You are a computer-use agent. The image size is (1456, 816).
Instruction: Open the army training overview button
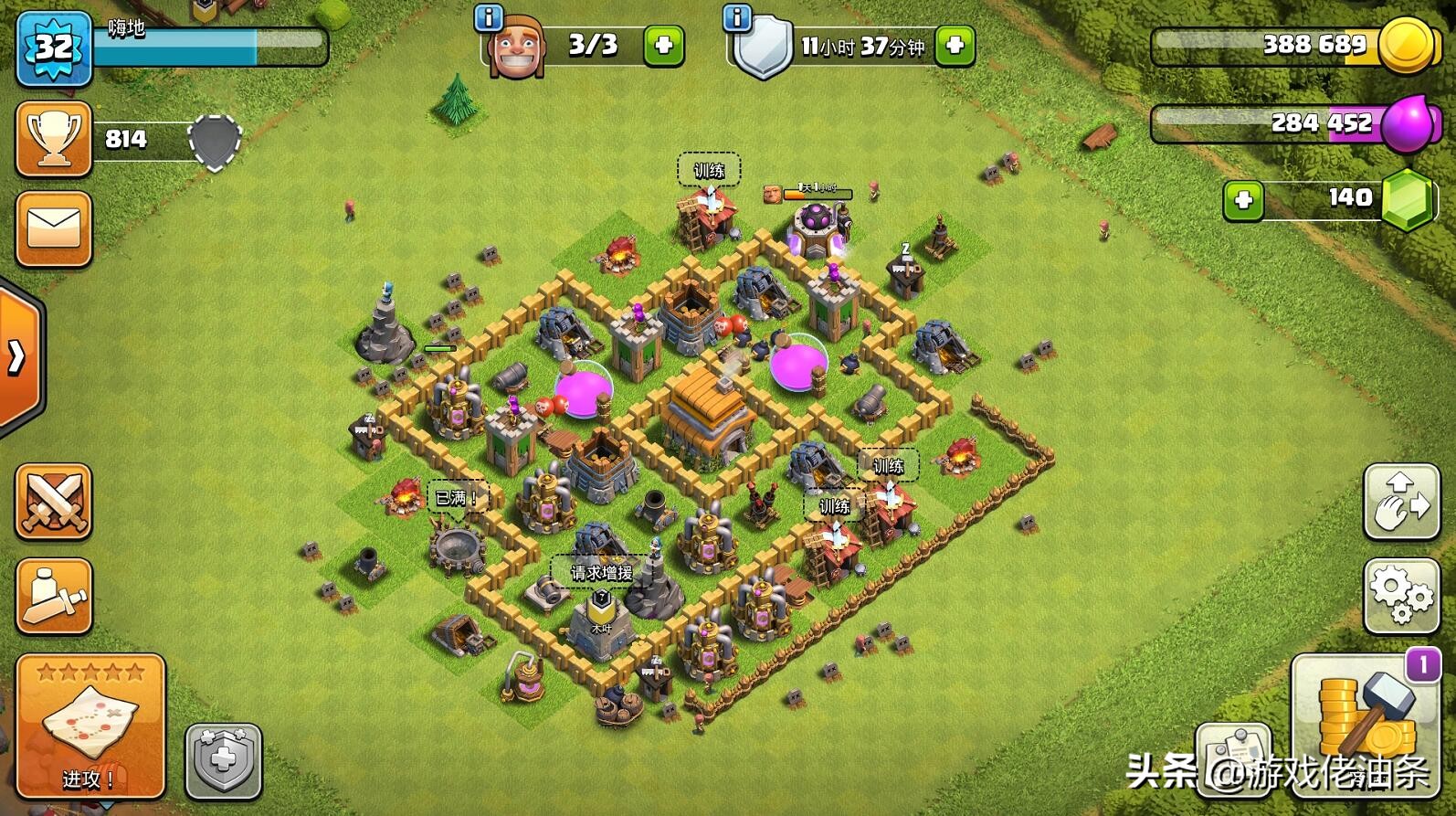pos(54,596)
